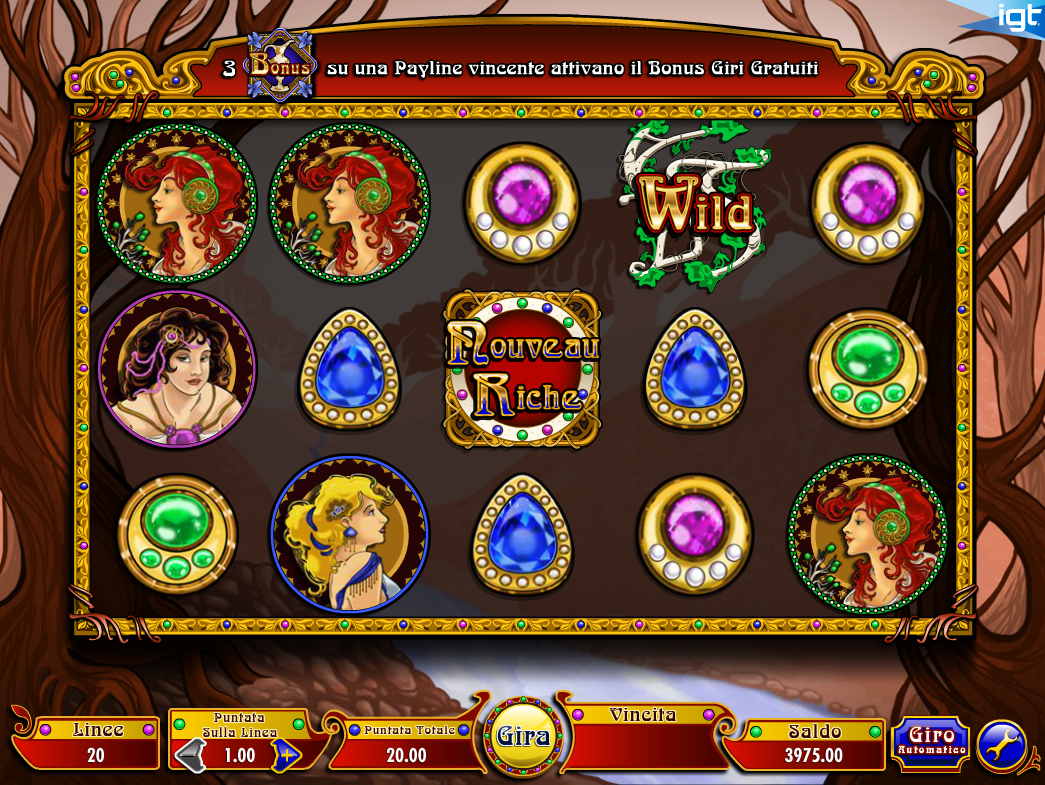Spin the reels with the Gira button
The image size is (1045, 785).
(x=524, y=737)
